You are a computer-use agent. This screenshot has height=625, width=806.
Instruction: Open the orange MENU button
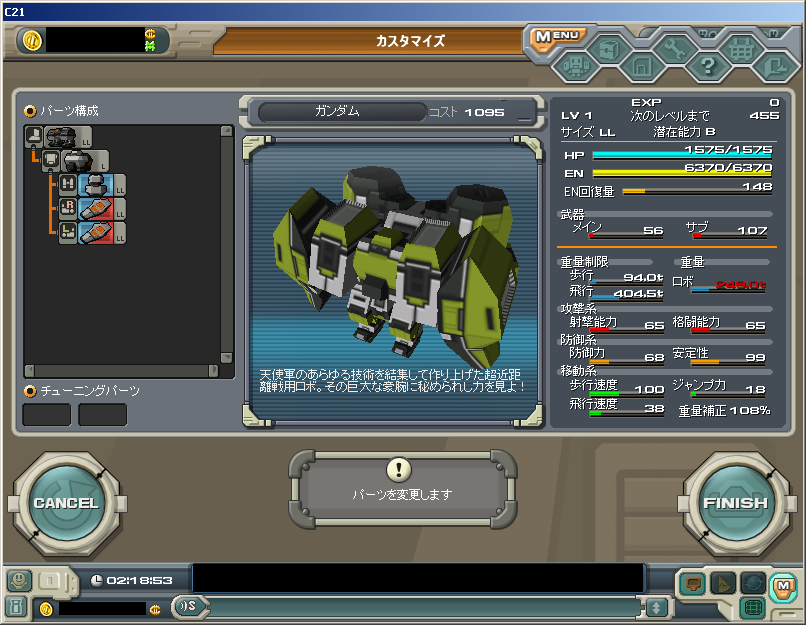(554, 37)
